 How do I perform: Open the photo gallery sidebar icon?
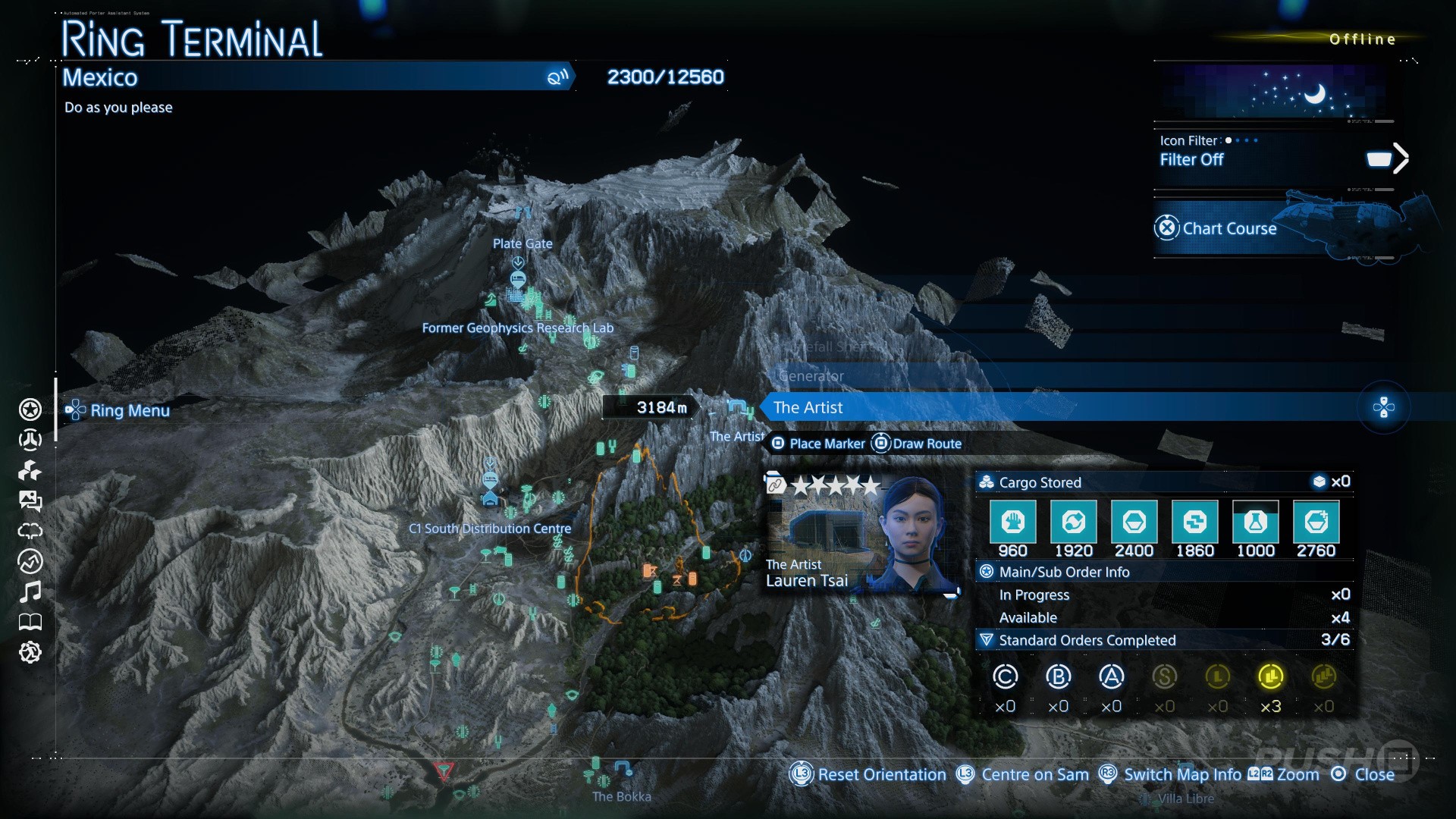(30, 500)
